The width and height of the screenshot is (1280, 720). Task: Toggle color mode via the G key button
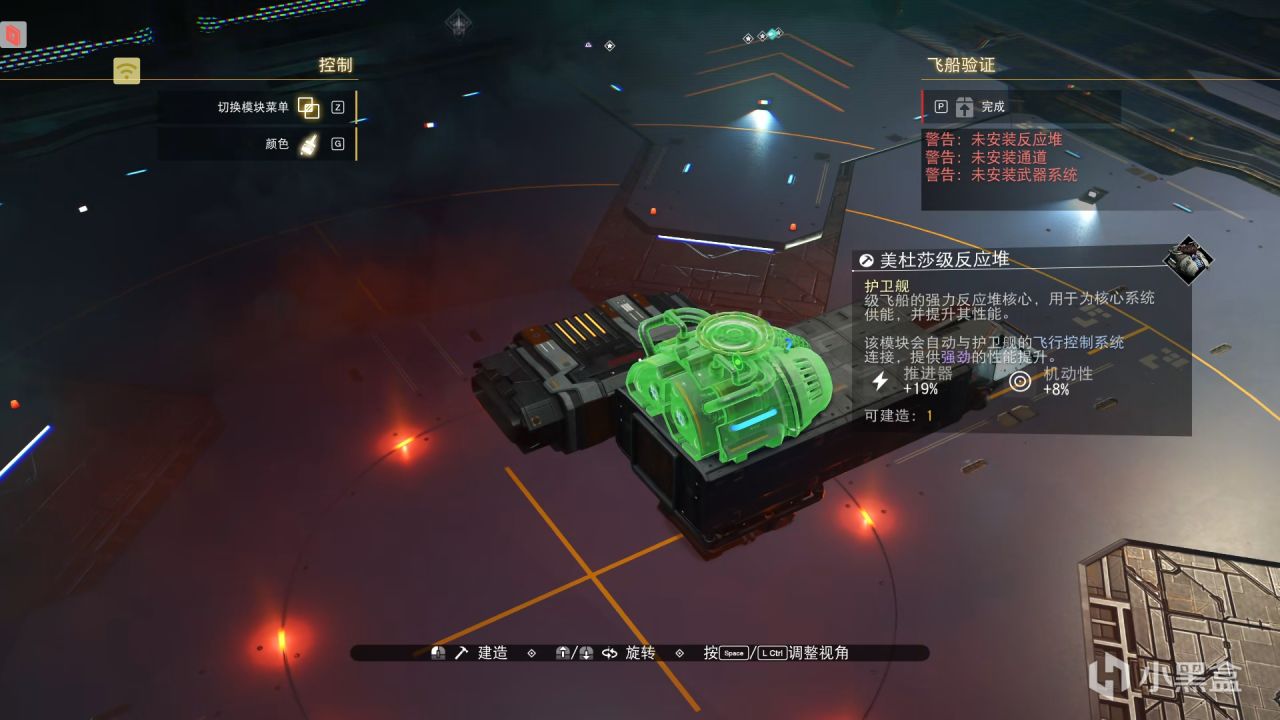point(338,144)
